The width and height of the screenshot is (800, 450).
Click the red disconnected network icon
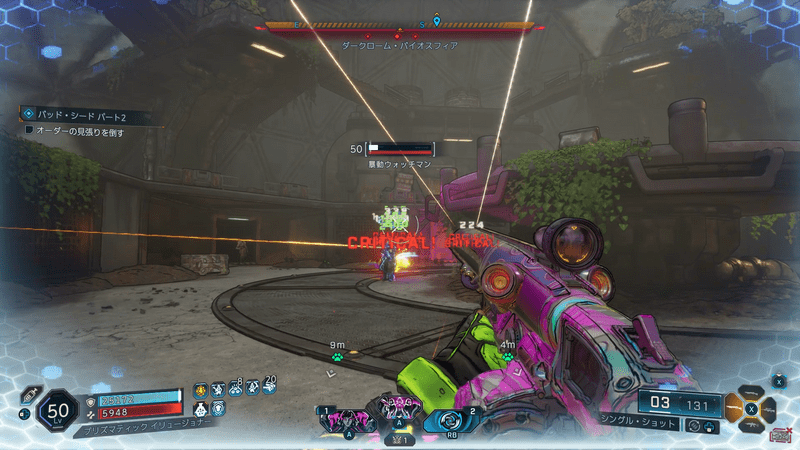[x=780, y=435]
